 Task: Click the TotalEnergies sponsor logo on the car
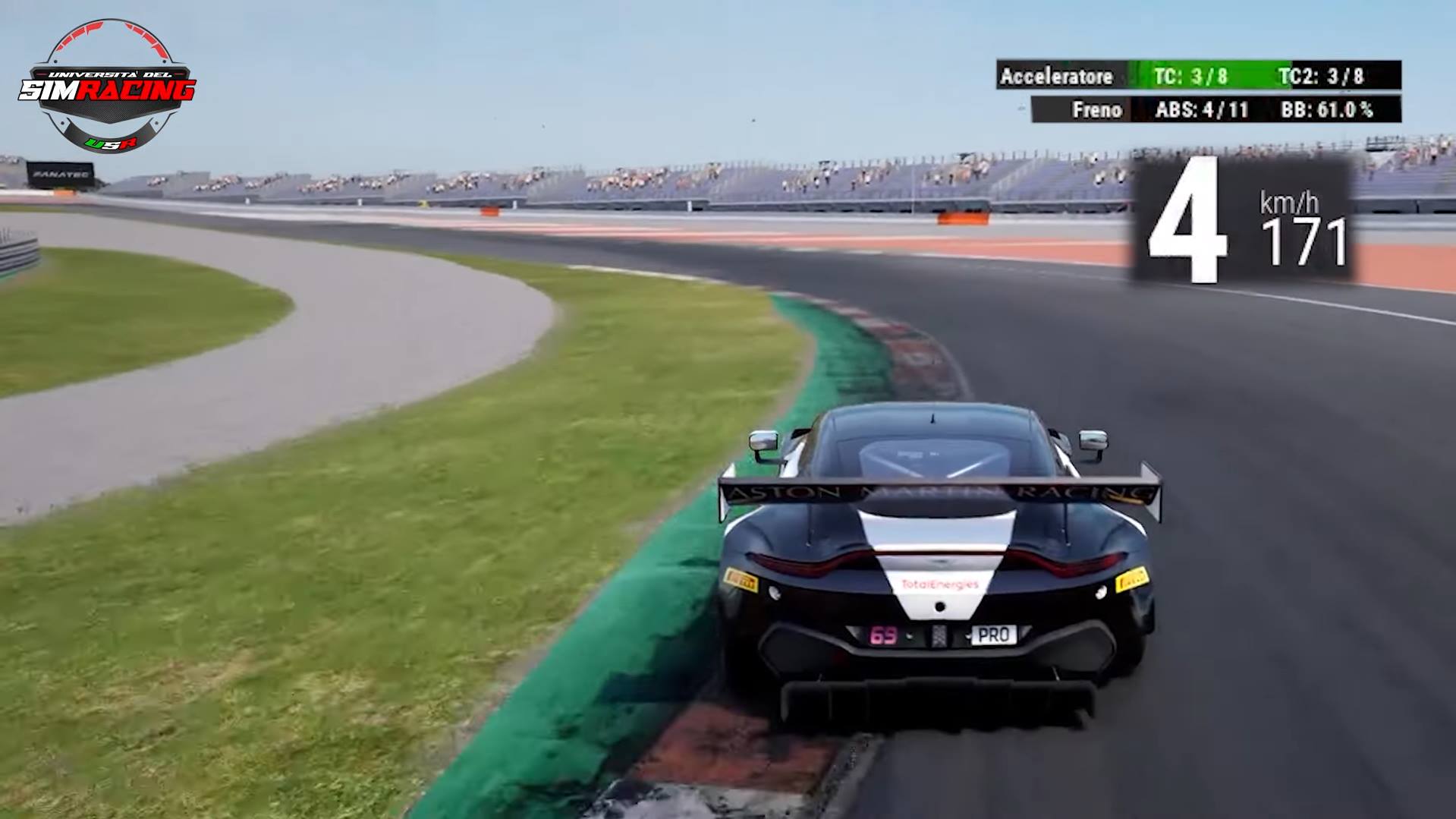click(x=941, y=584)
